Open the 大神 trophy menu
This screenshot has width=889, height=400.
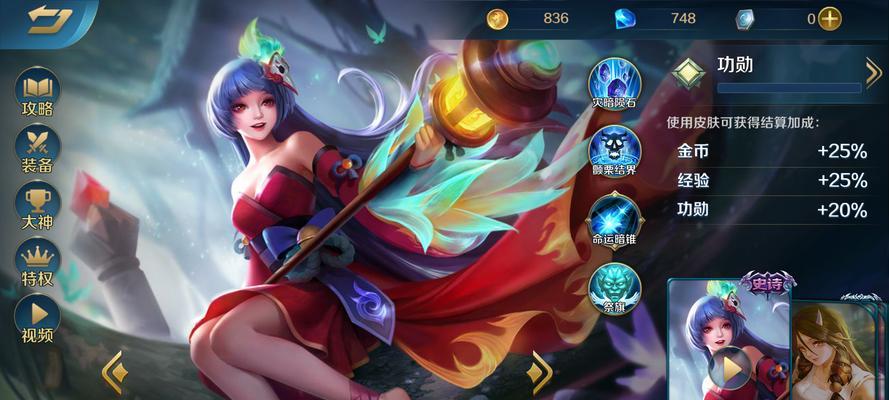[37, 204]
